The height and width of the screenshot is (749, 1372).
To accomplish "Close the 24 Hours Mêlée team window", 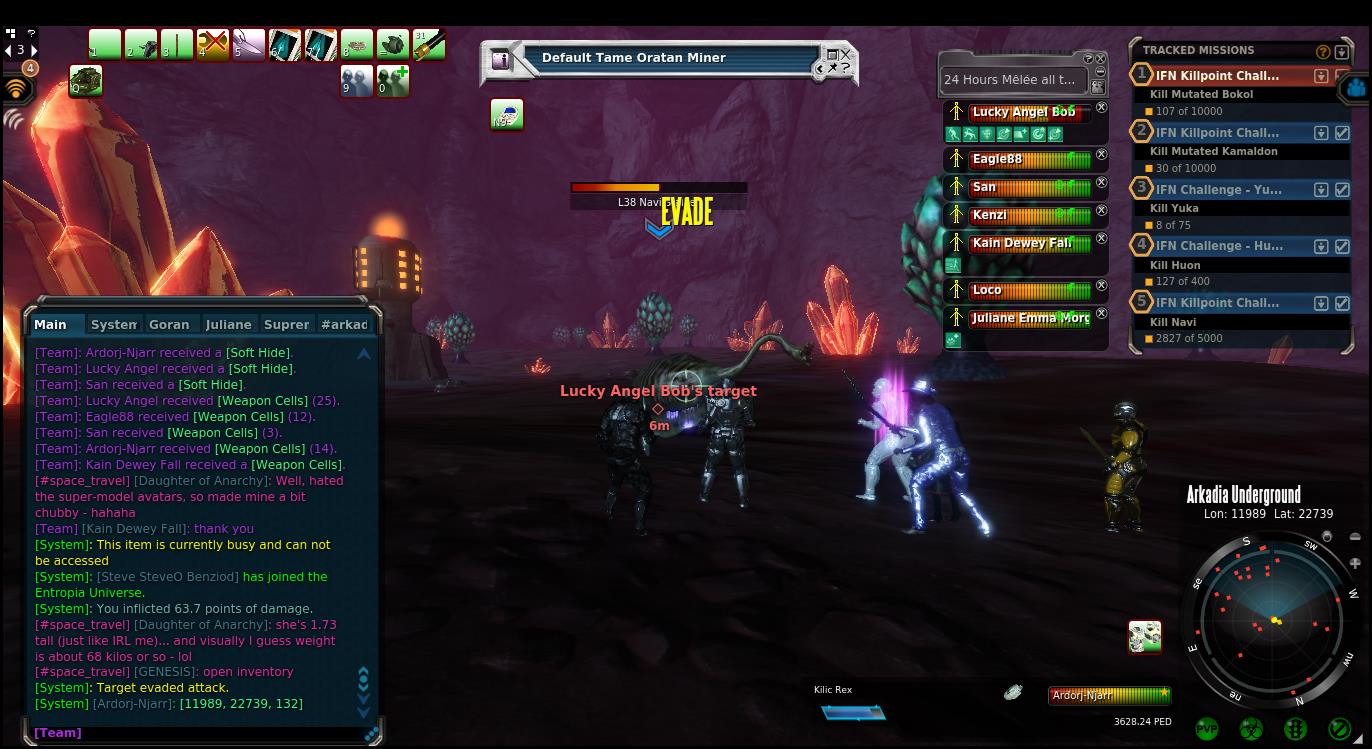I will click(x=1101, y=59).
